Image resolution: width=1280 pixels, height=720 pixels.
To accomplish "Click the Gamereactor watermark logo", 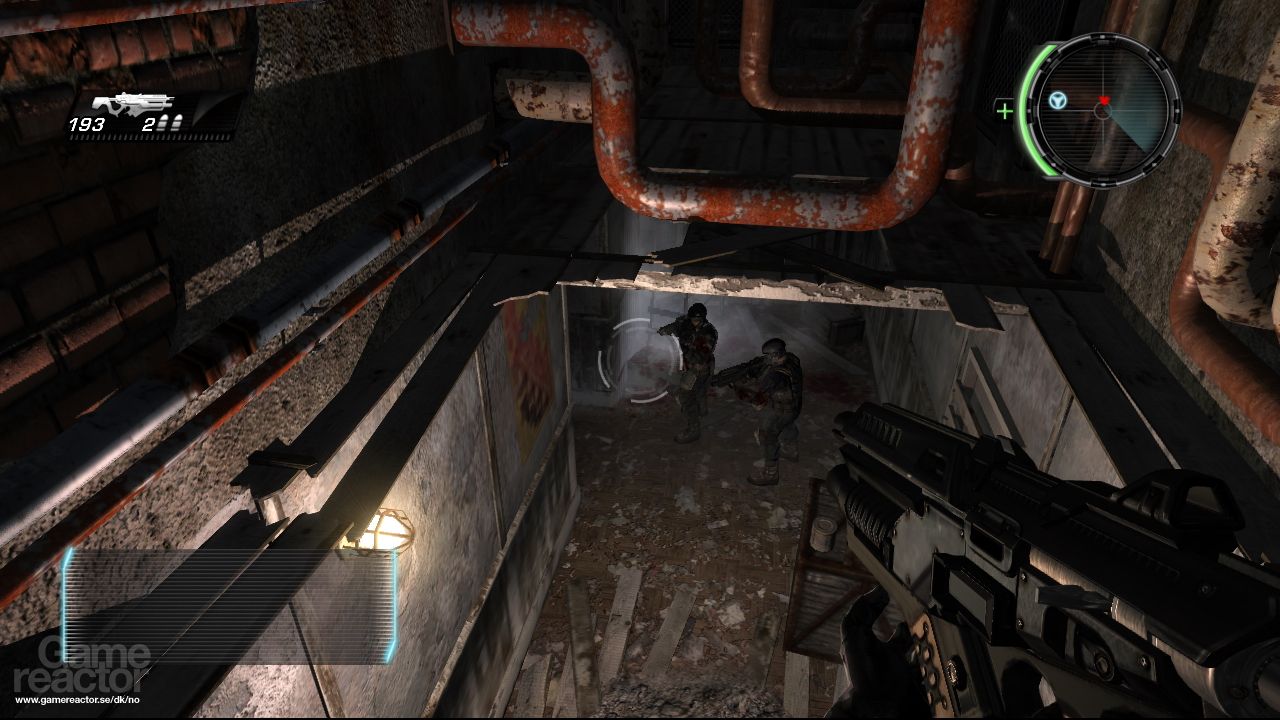I will [x=80, y=662].
